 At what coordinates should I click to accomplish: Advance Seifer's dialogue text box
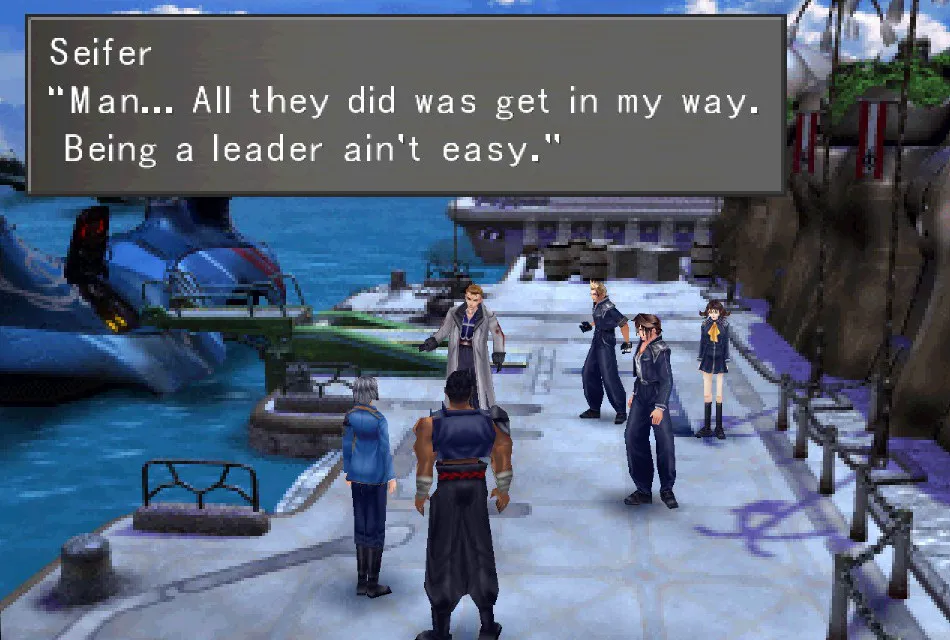(405, 104)
